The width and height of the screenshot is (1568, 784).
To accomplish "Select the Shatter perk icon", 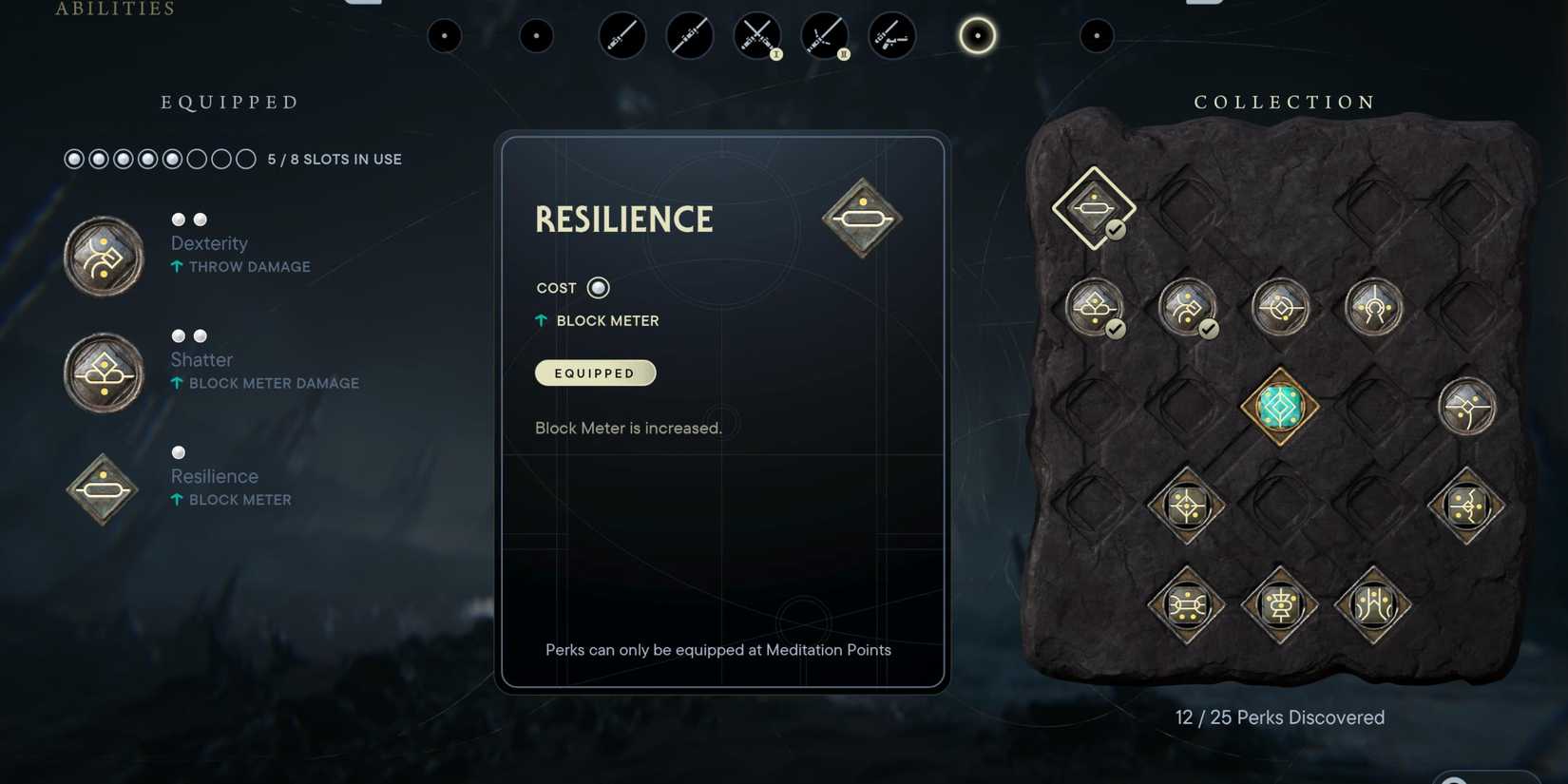I will (x=103, y=372).
